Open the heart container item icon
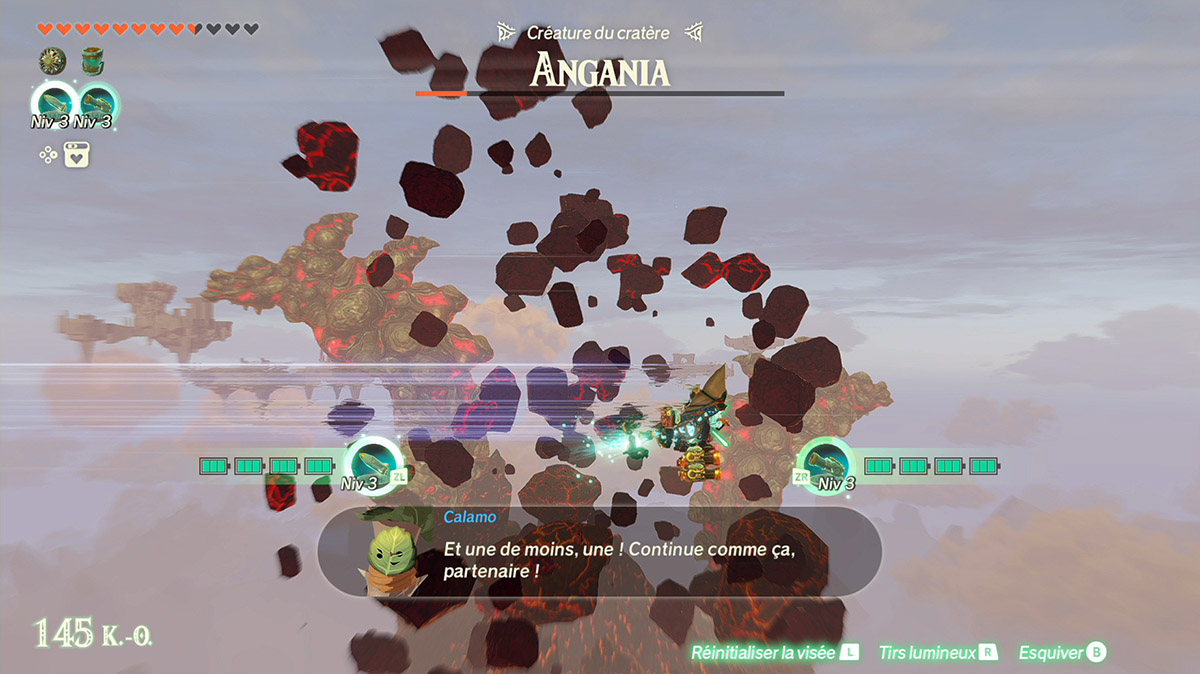Screen dimensions: 1200x674 [x=78, y=155]
